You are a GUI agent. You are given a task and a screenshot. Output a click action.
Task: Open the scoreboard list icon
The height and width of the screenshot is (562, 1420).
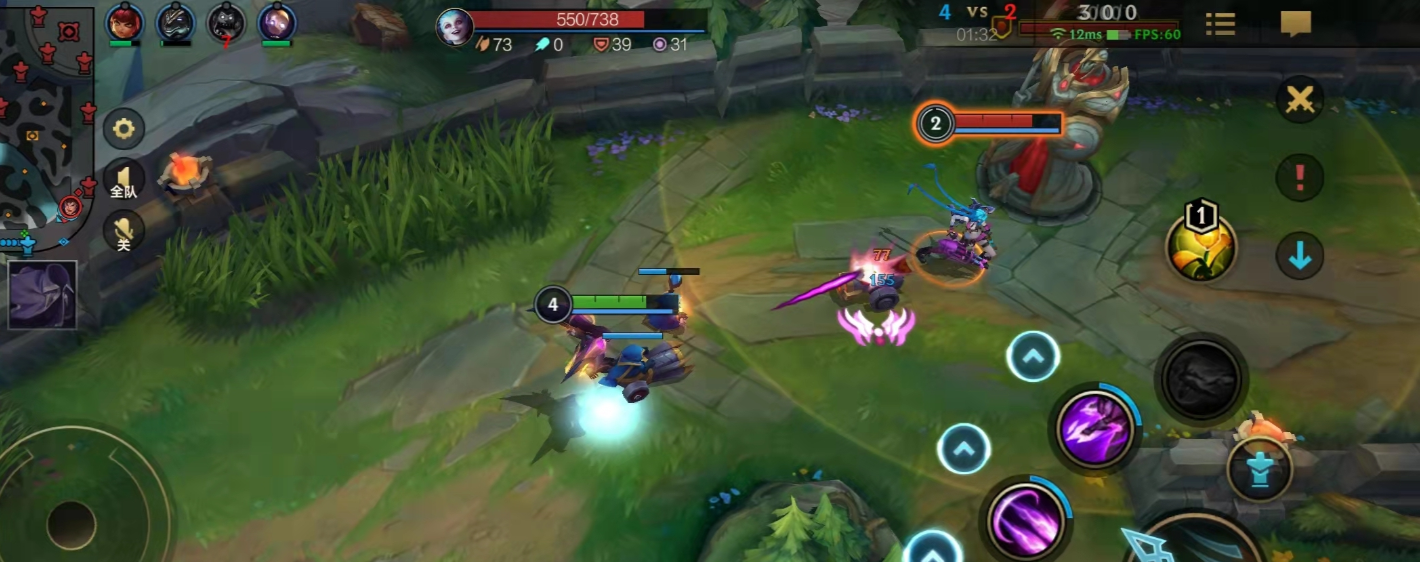[1219, 24]
